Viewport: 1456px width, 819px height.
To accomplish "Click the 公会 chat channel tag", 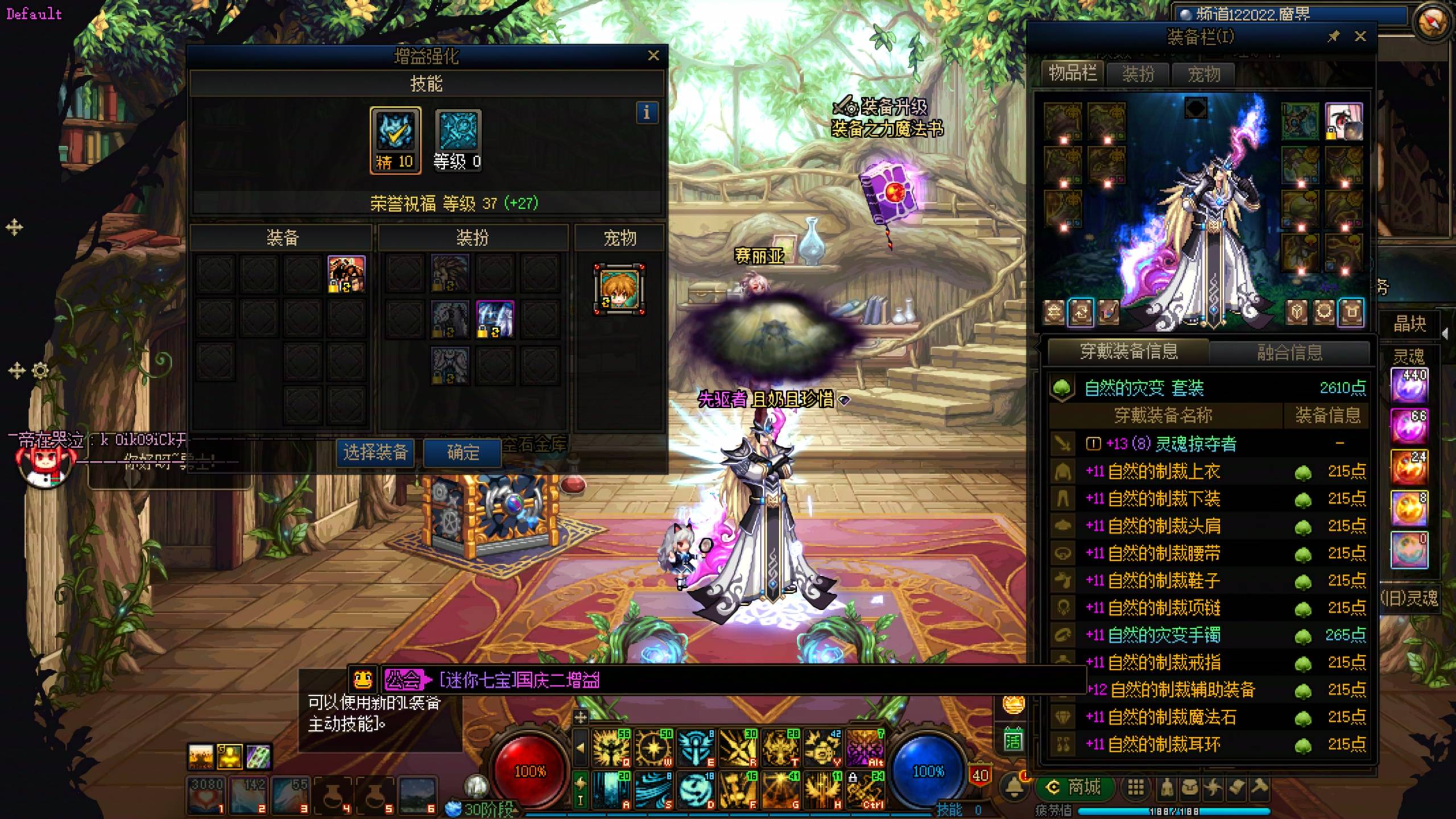I will [403, 680].
